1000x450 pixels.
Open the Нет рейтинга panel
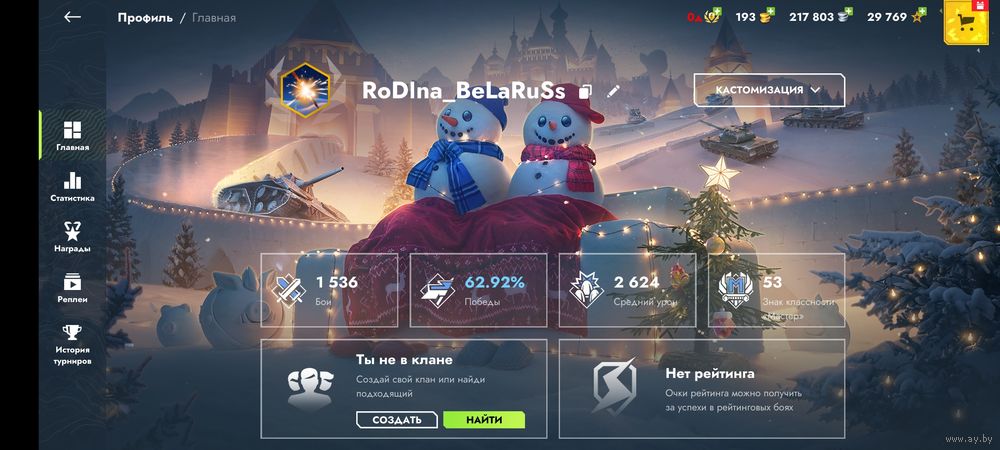701,388
